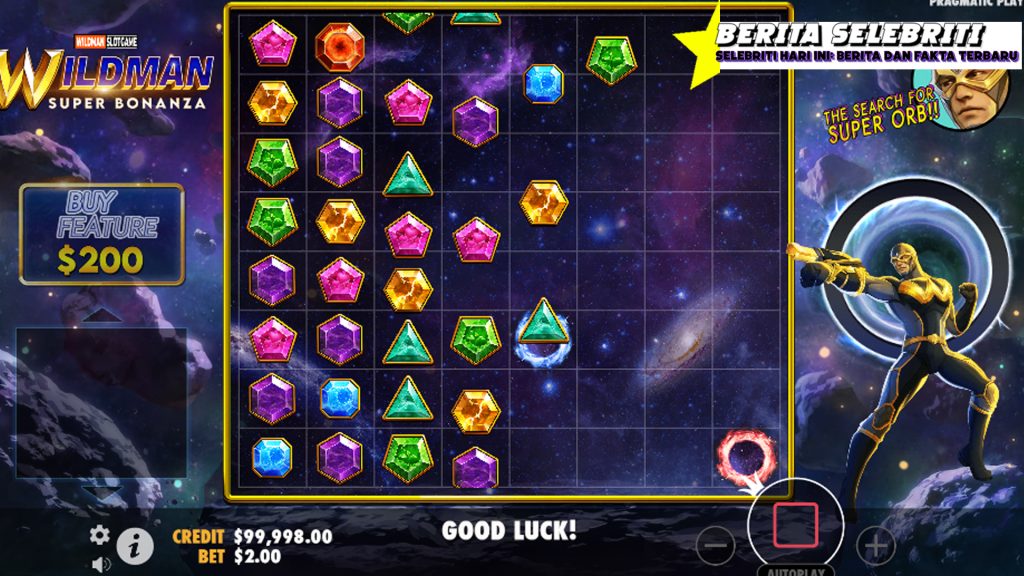This screenshot has height=576, width=1024.
Task: Open the Berita Selebriti banner link
Action: click(x=865, y=42)
